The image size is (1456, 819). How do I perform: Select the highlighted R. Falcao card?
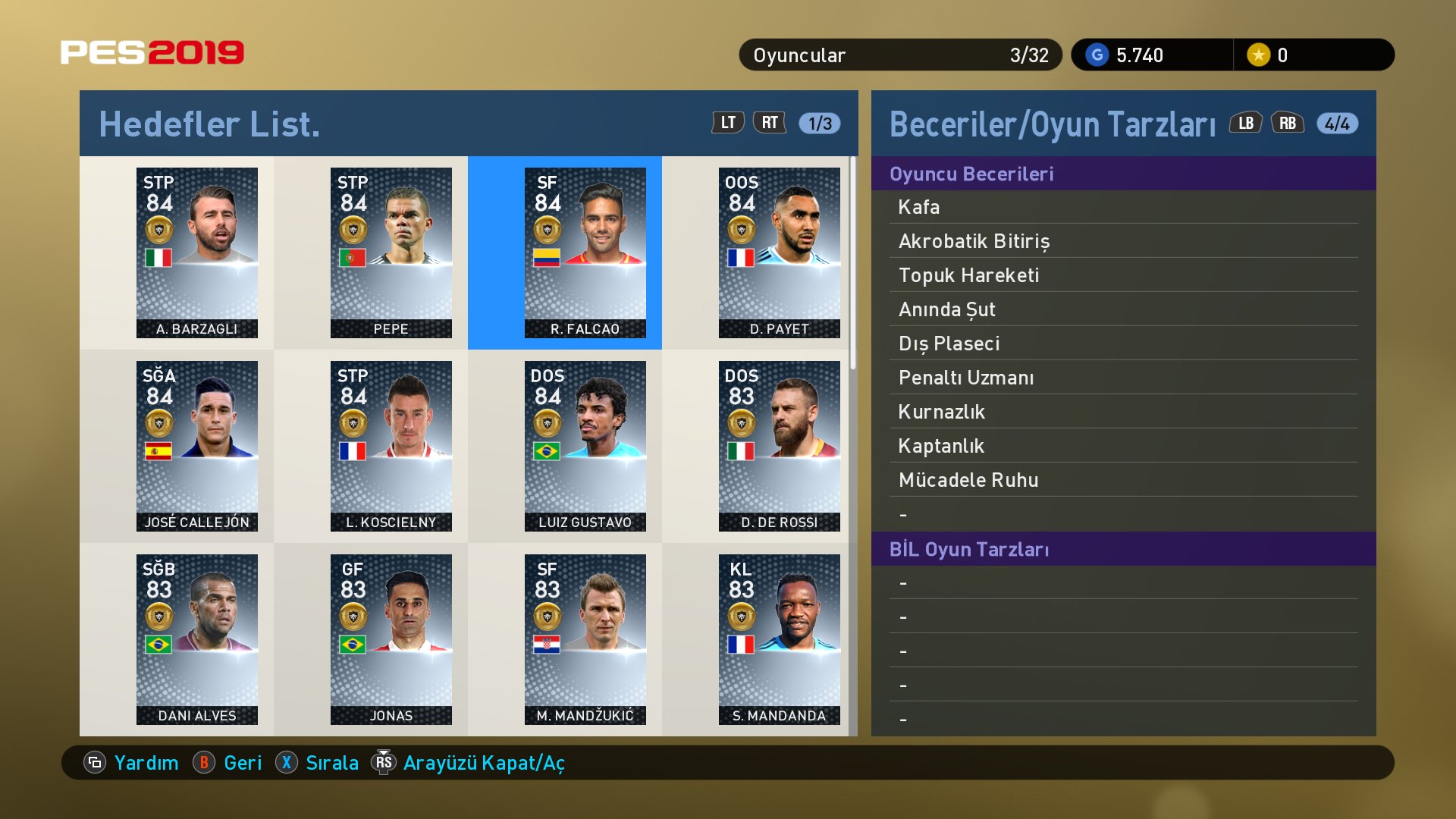585,253
